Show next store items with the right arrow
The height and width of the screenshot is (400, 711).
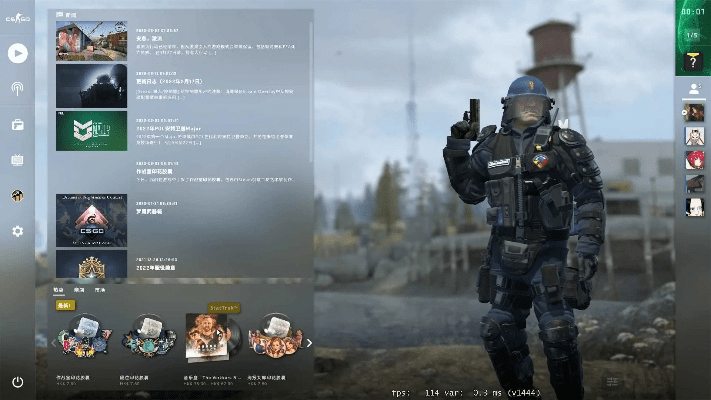[309, 343]
